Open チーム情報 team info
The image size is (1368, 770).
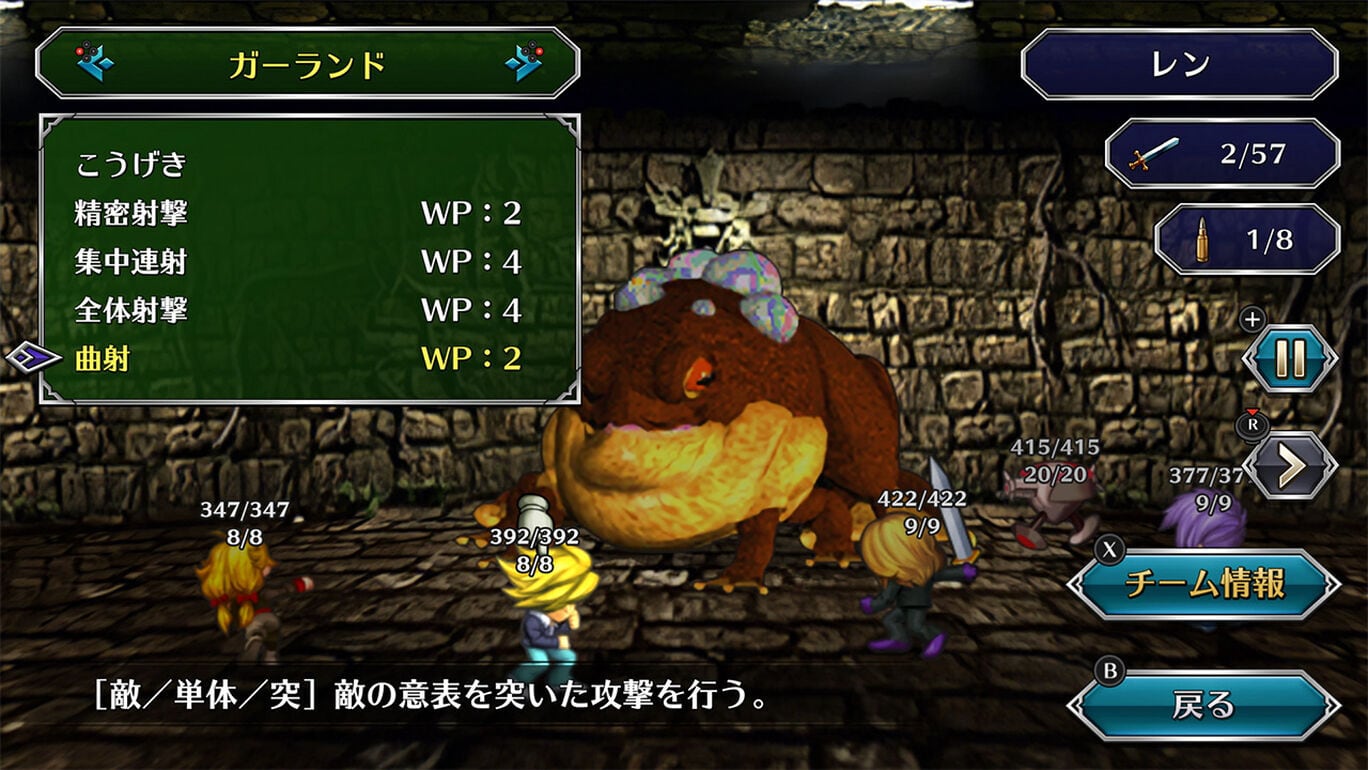[x=1204, y=584]
